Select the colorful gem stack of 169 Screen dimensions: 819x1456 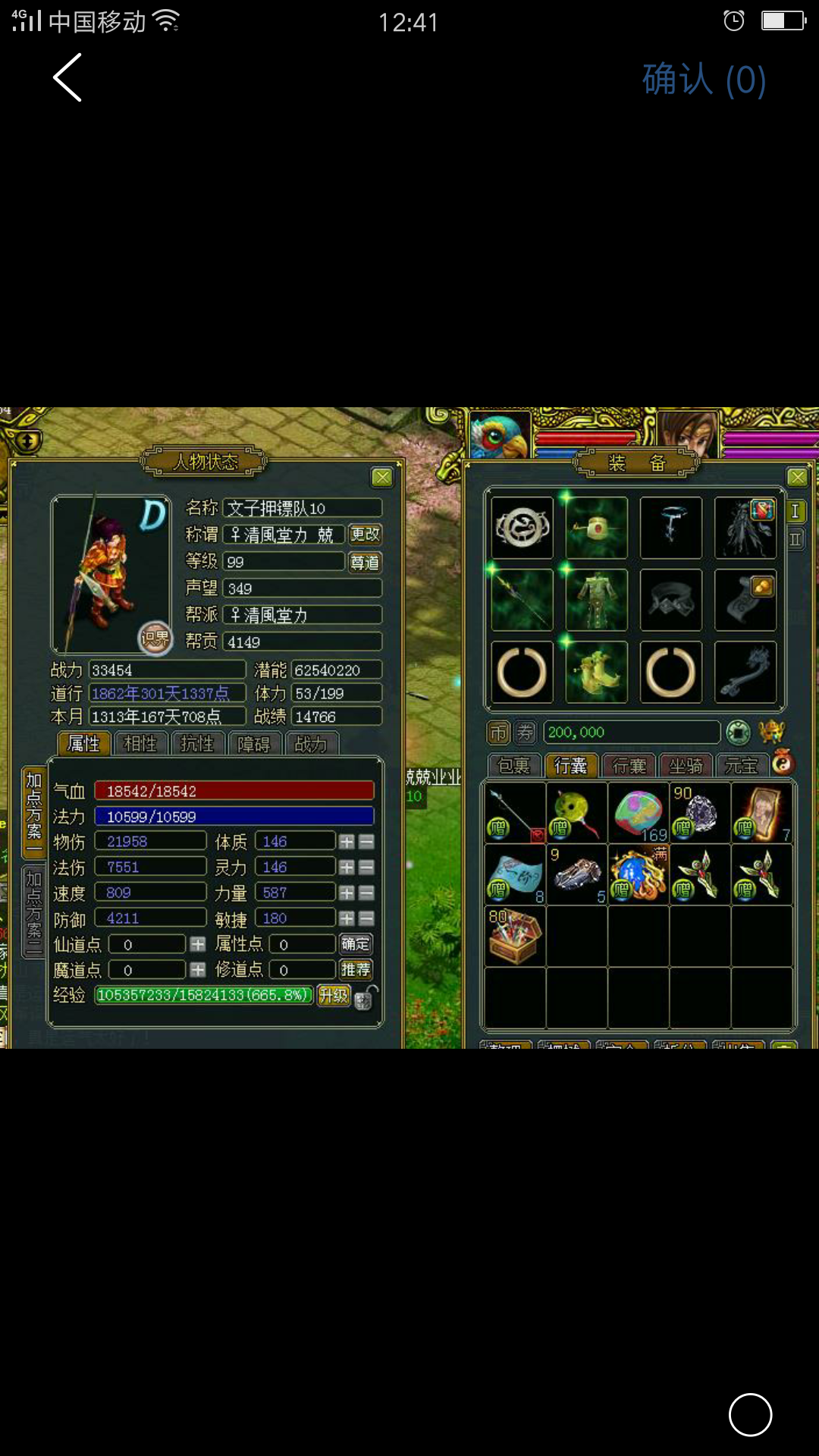click(639, 813)
